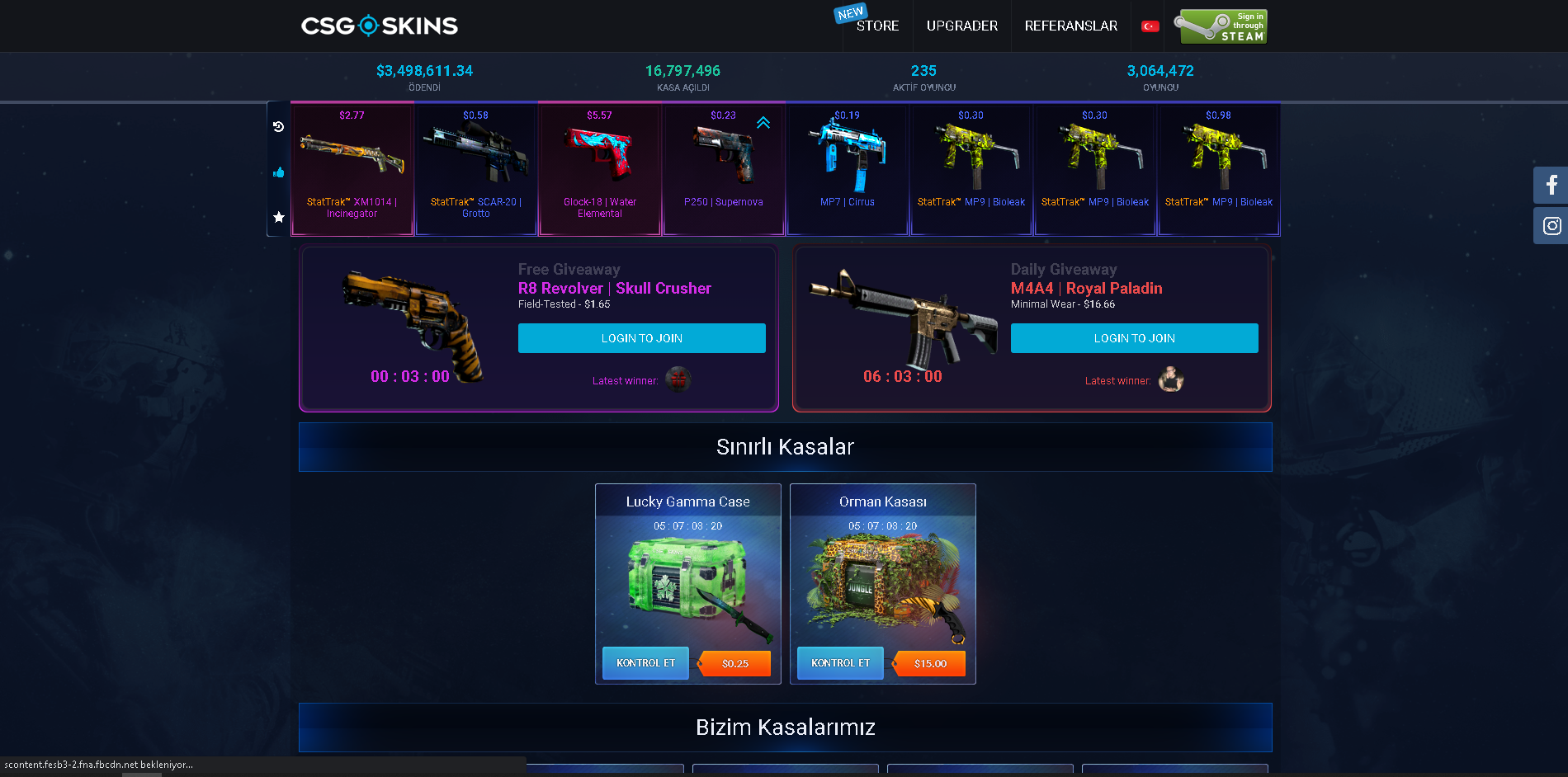View the XM1014 Incinegator drop
The height and width of the screenshot is (777, 1568).
click(352, 170)
